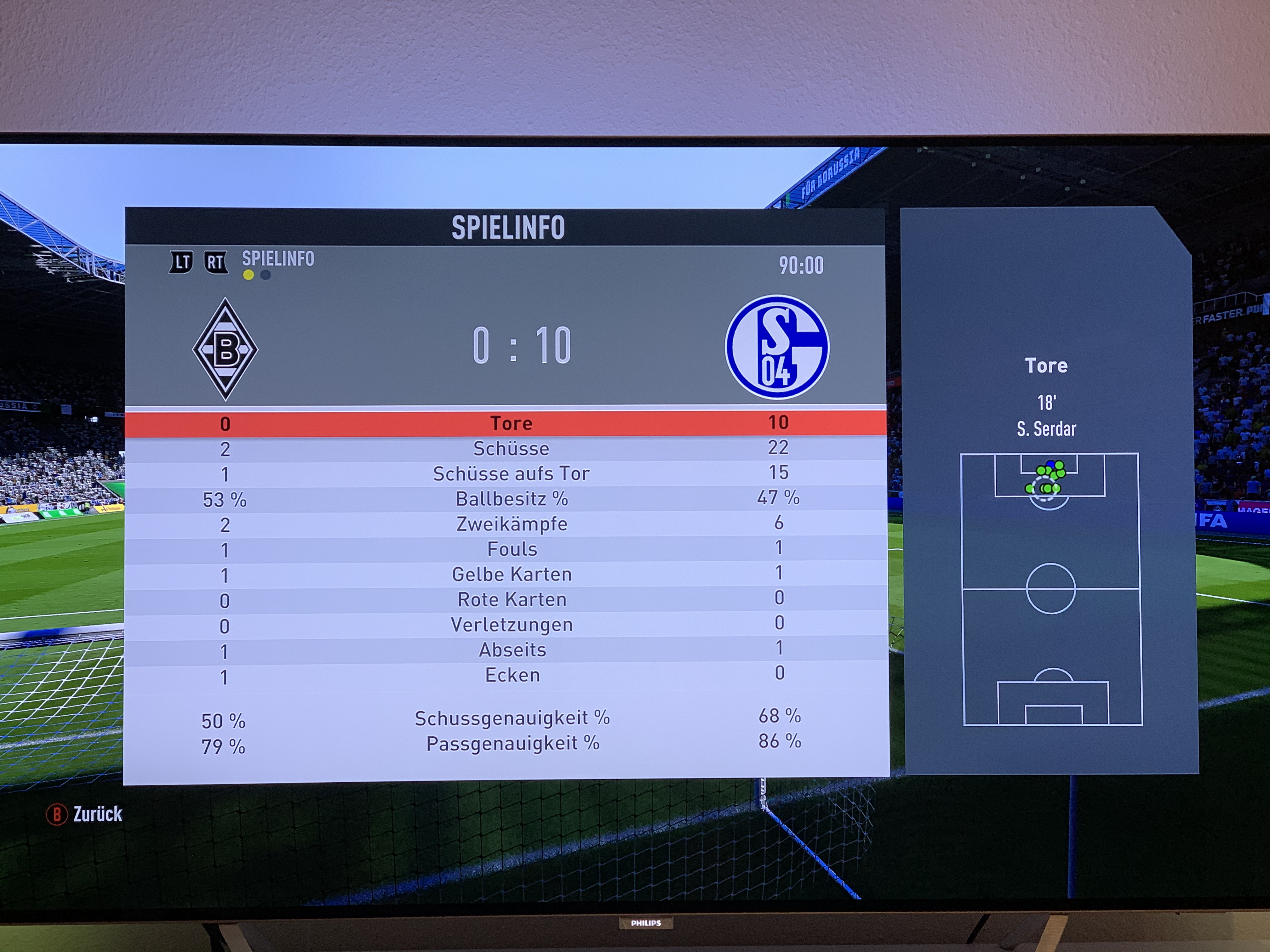Choose the Fouls stat row

tap(511, 550)
